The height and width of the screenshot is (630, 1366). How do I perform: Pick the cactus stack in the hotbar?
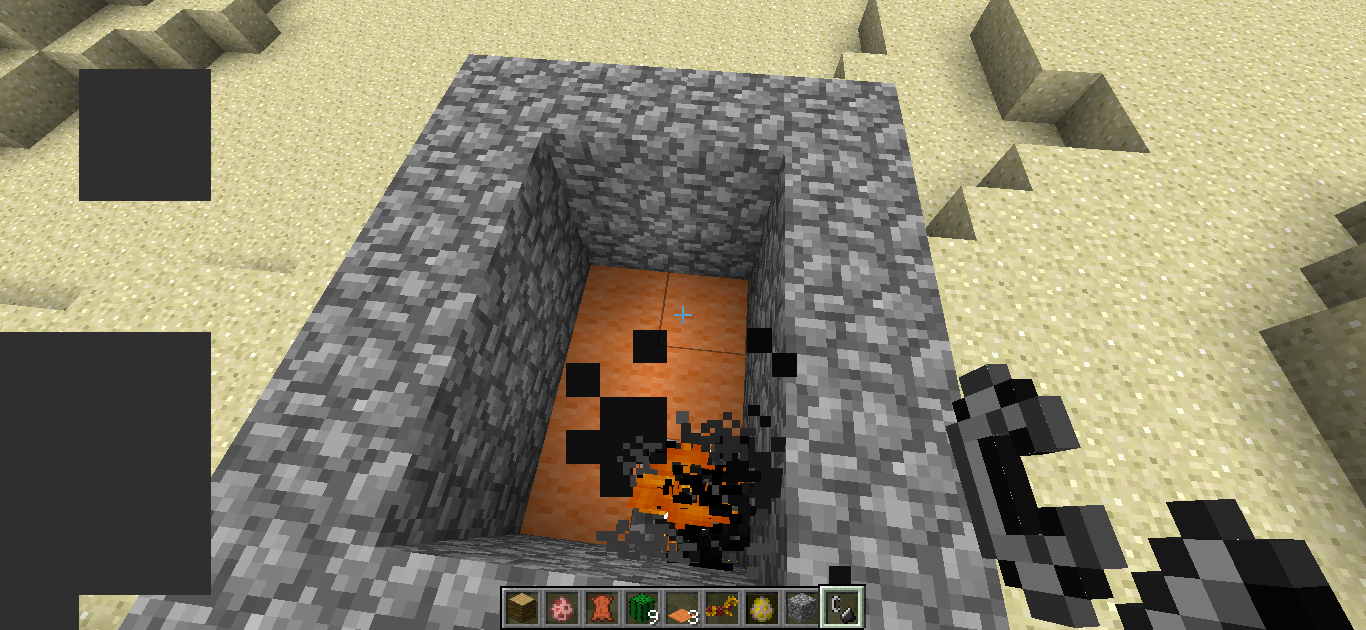pyautogui.click(x=640, y=606)
